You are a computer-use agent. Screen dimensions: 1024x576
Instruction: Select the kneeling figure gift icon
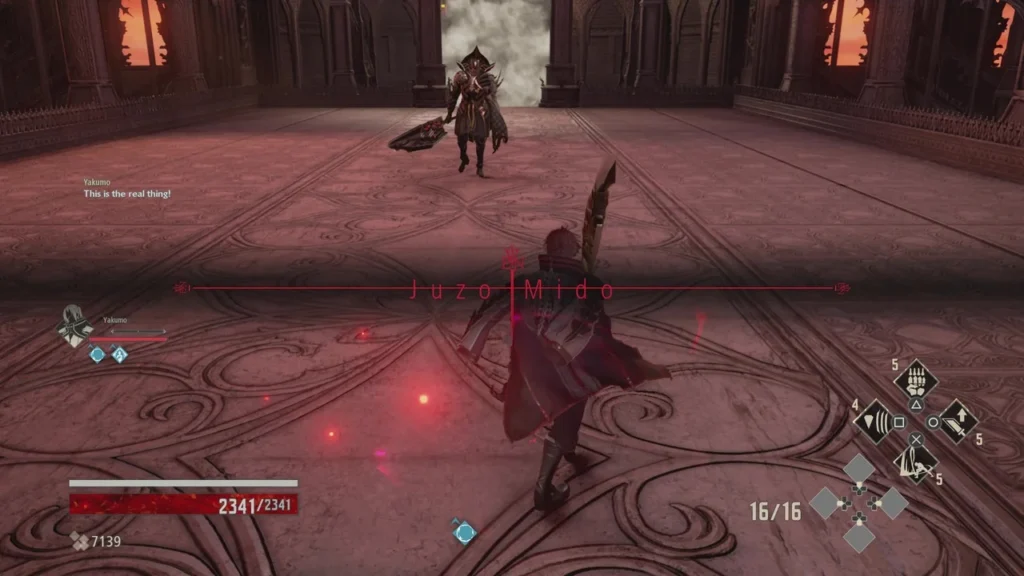pos(914,461)
